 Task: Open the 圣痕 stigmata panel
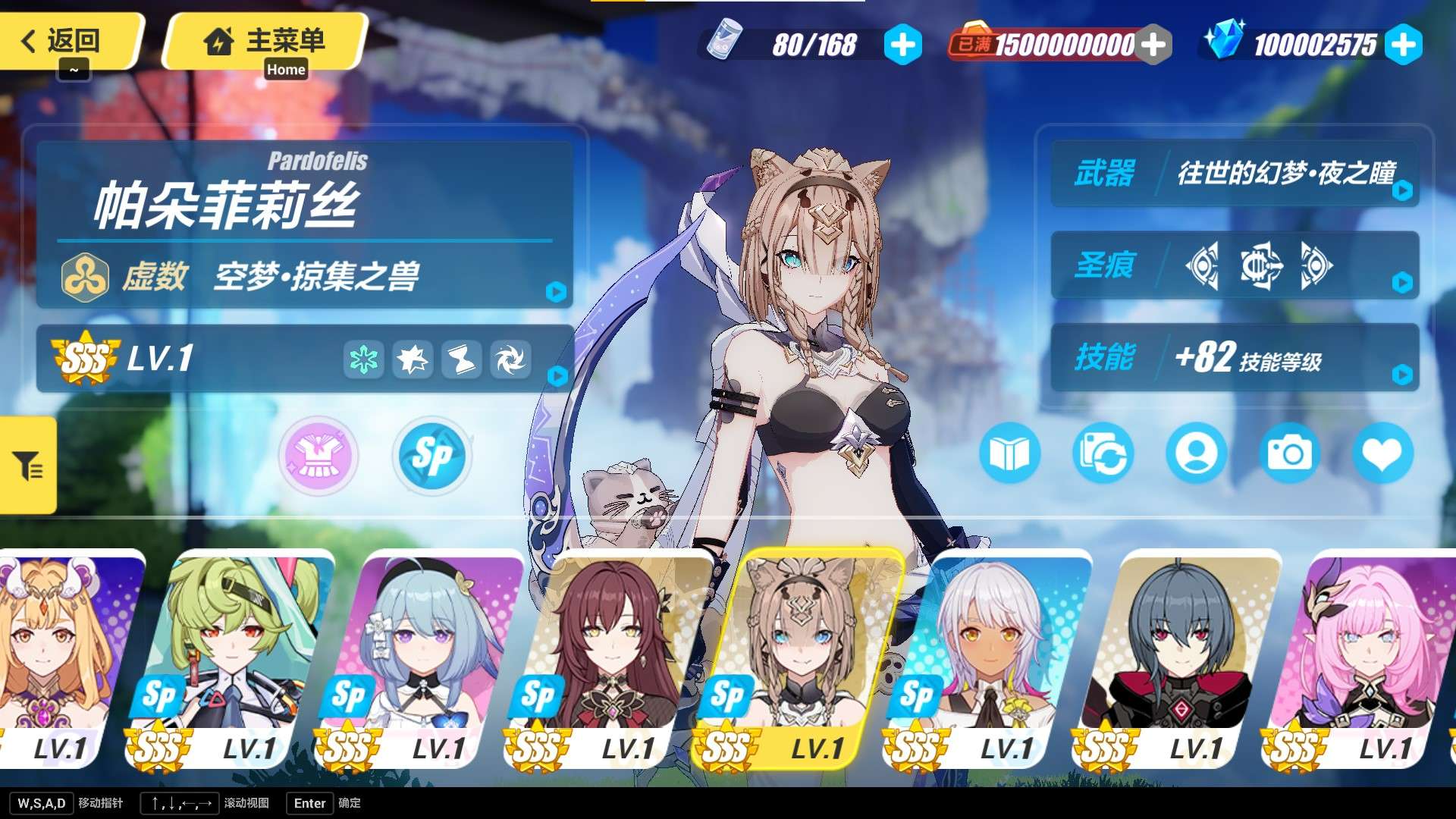click(x=1235, y=265)
